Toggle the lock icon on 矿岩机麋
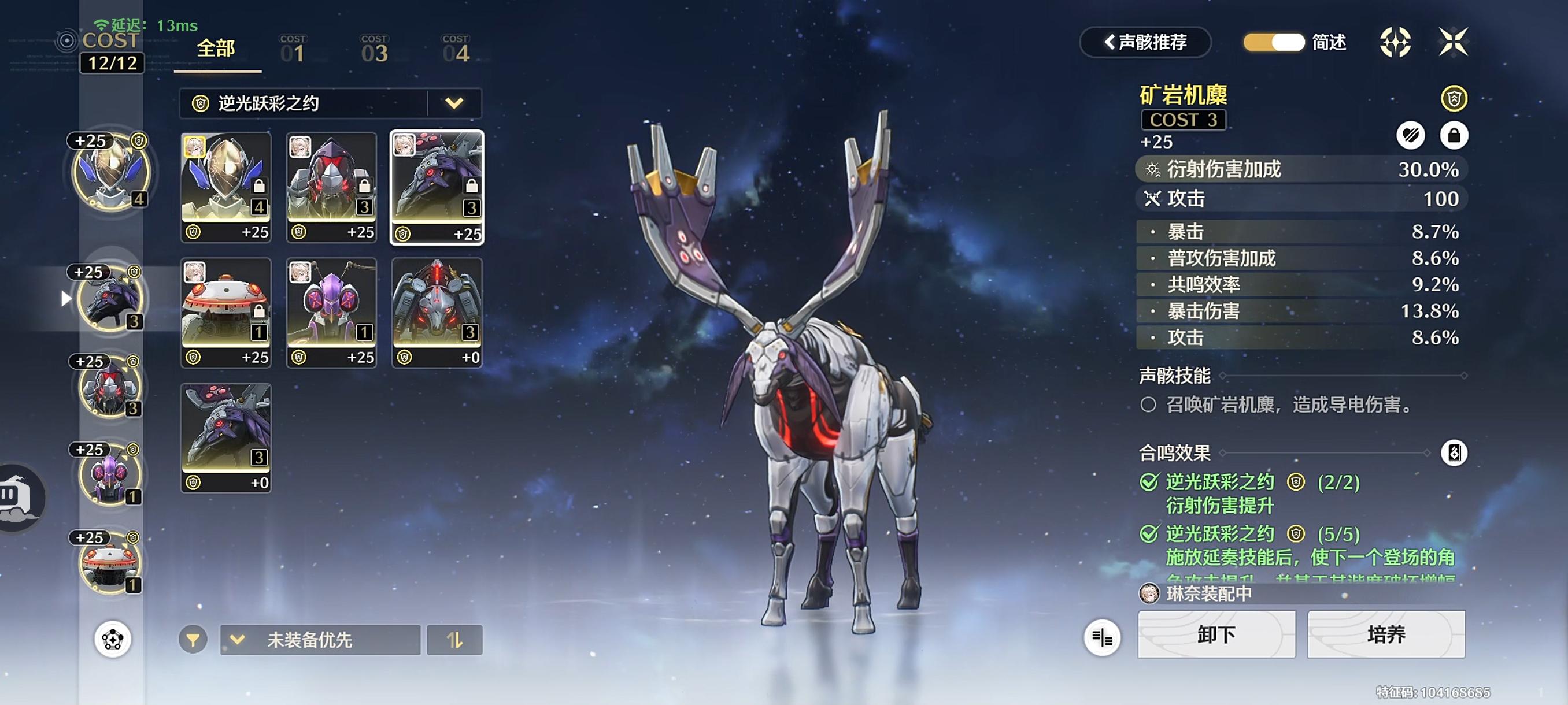The height and width of the screenshot is (705, 1568). click(1453, 135)
